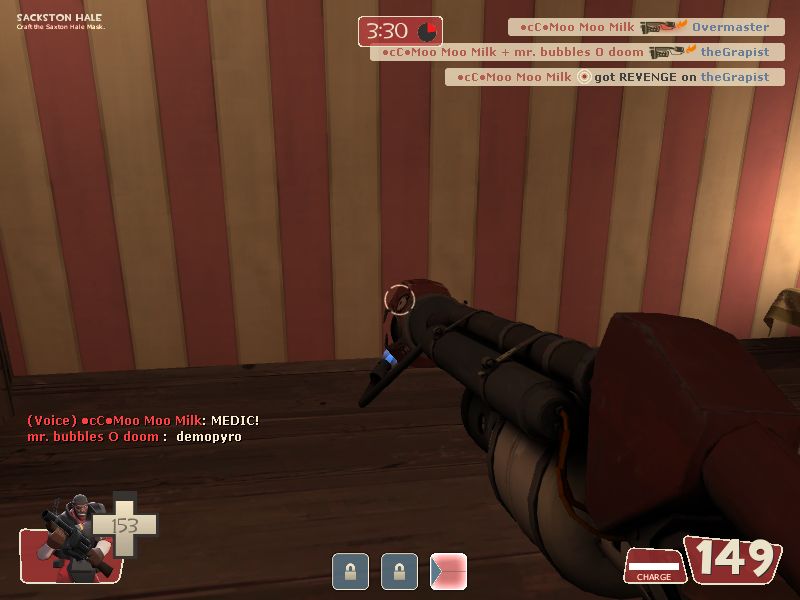Select the Moo Moo Milk + mr. bubbles assist notice
800x600 pixels.
click(576, 52)
